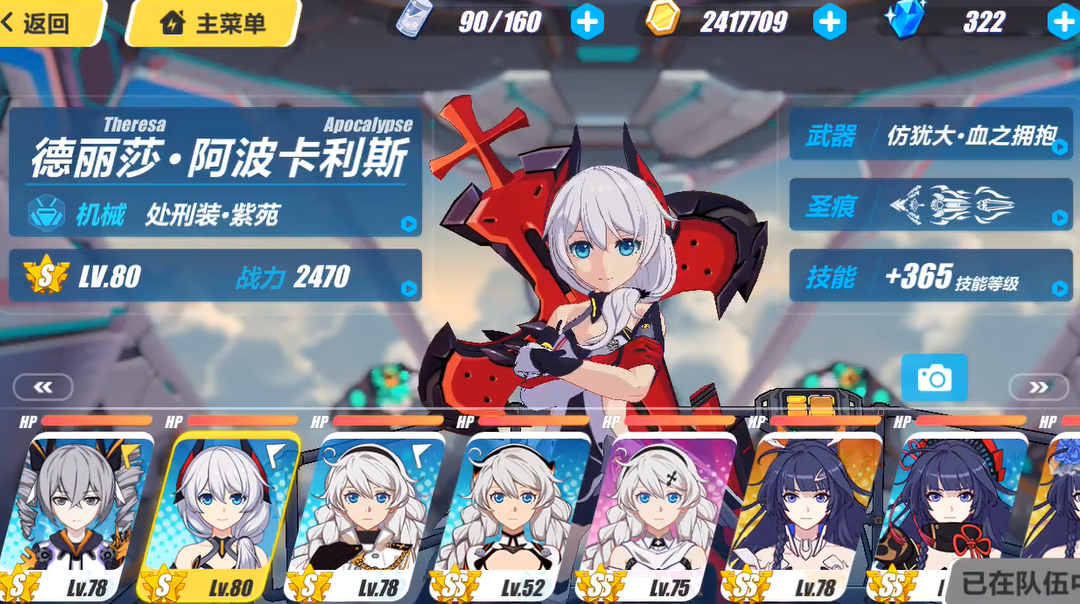Take a photo with the camera button
Viewport: 1080px width, 604px height.
[934, 378]
